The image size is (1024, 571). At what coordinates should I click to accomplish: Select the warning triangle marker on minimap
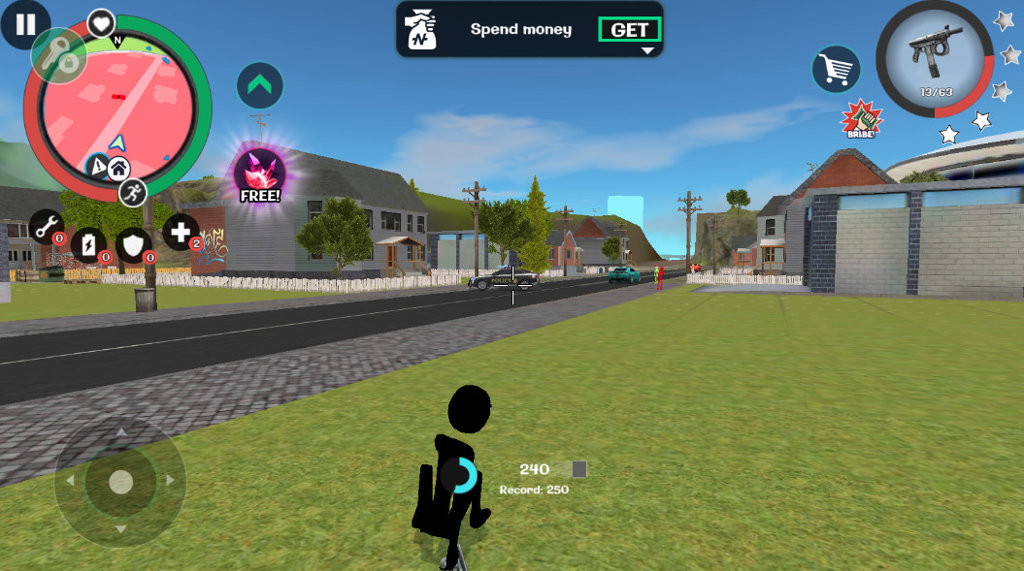click(98, 167)
